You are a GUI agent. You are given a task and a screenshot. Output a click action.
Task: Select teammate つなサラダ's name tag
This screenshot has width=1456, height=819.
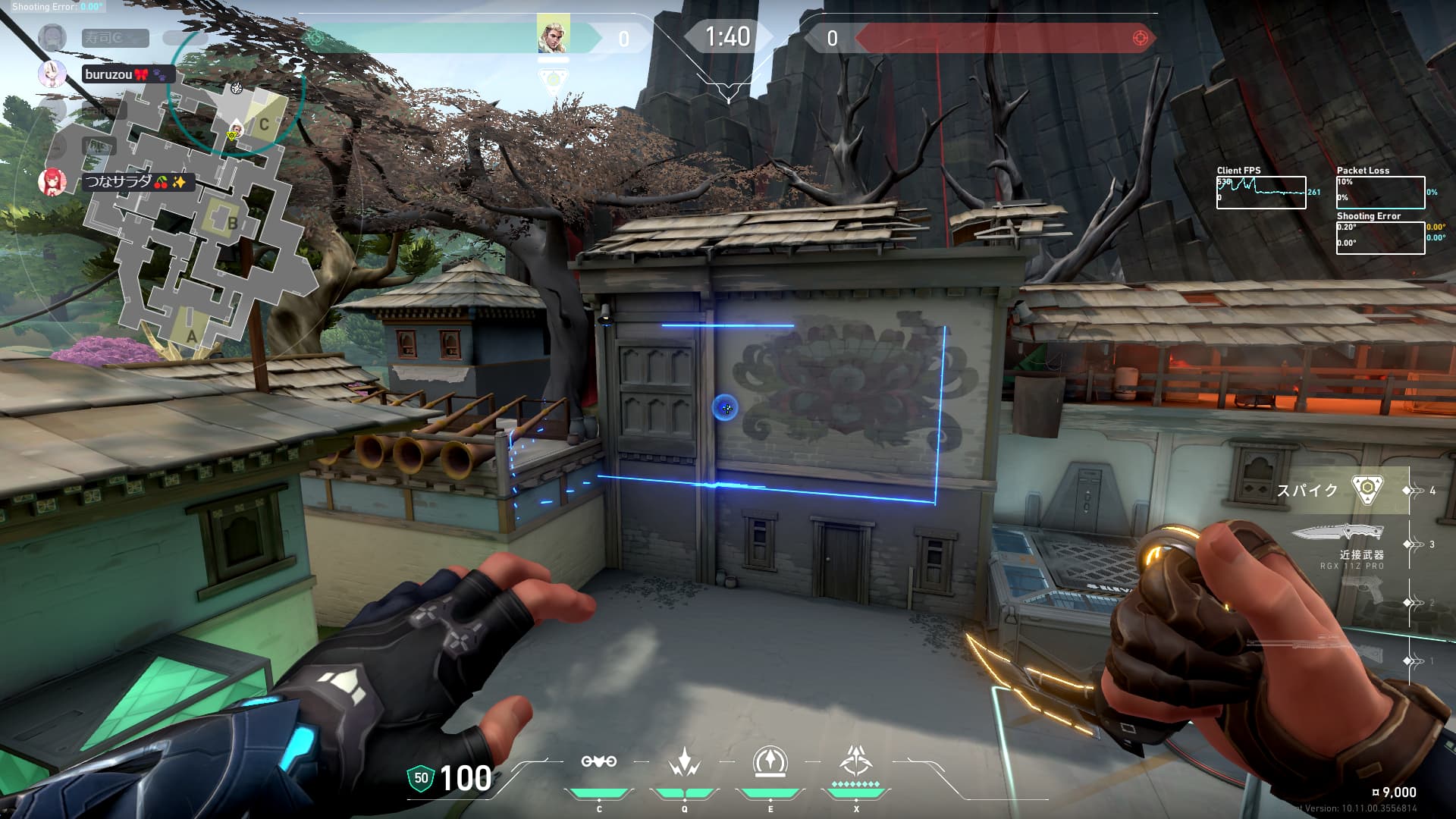(x=137, y=182)
